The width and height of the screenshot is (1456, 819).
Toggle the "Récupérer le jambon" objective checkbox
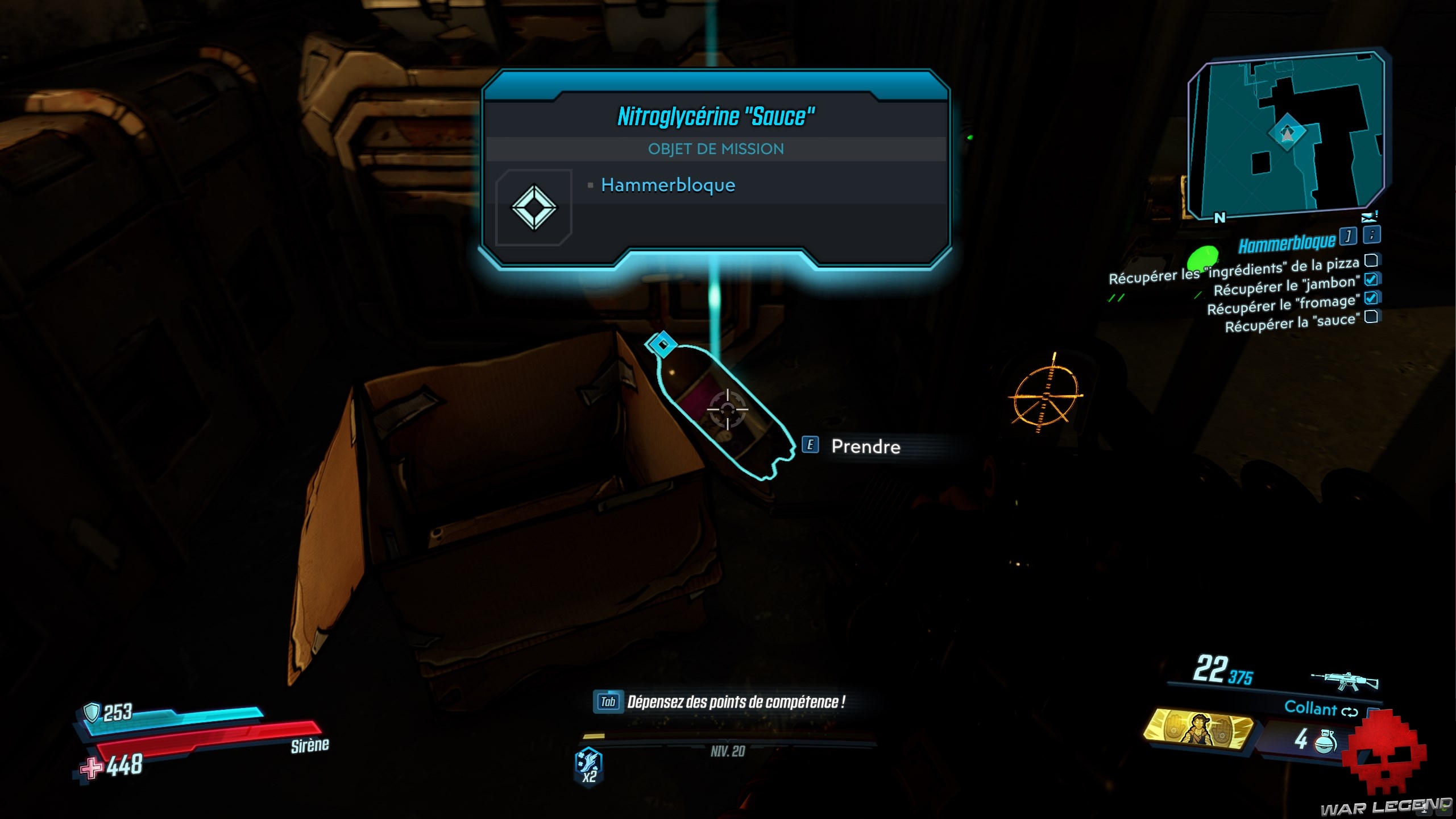tap(1371, 279)
